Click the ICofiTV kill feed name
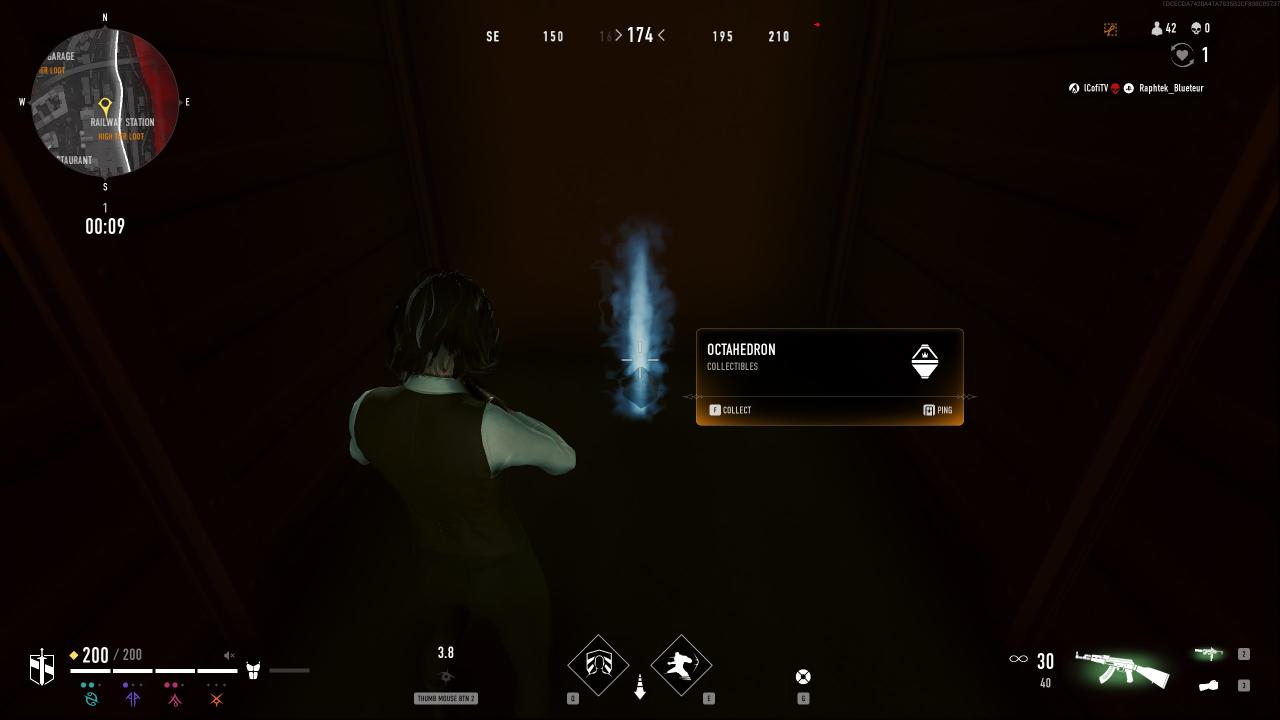Image resolution: width=1280 pixels, height=720 pixels. coord(1096,88)
